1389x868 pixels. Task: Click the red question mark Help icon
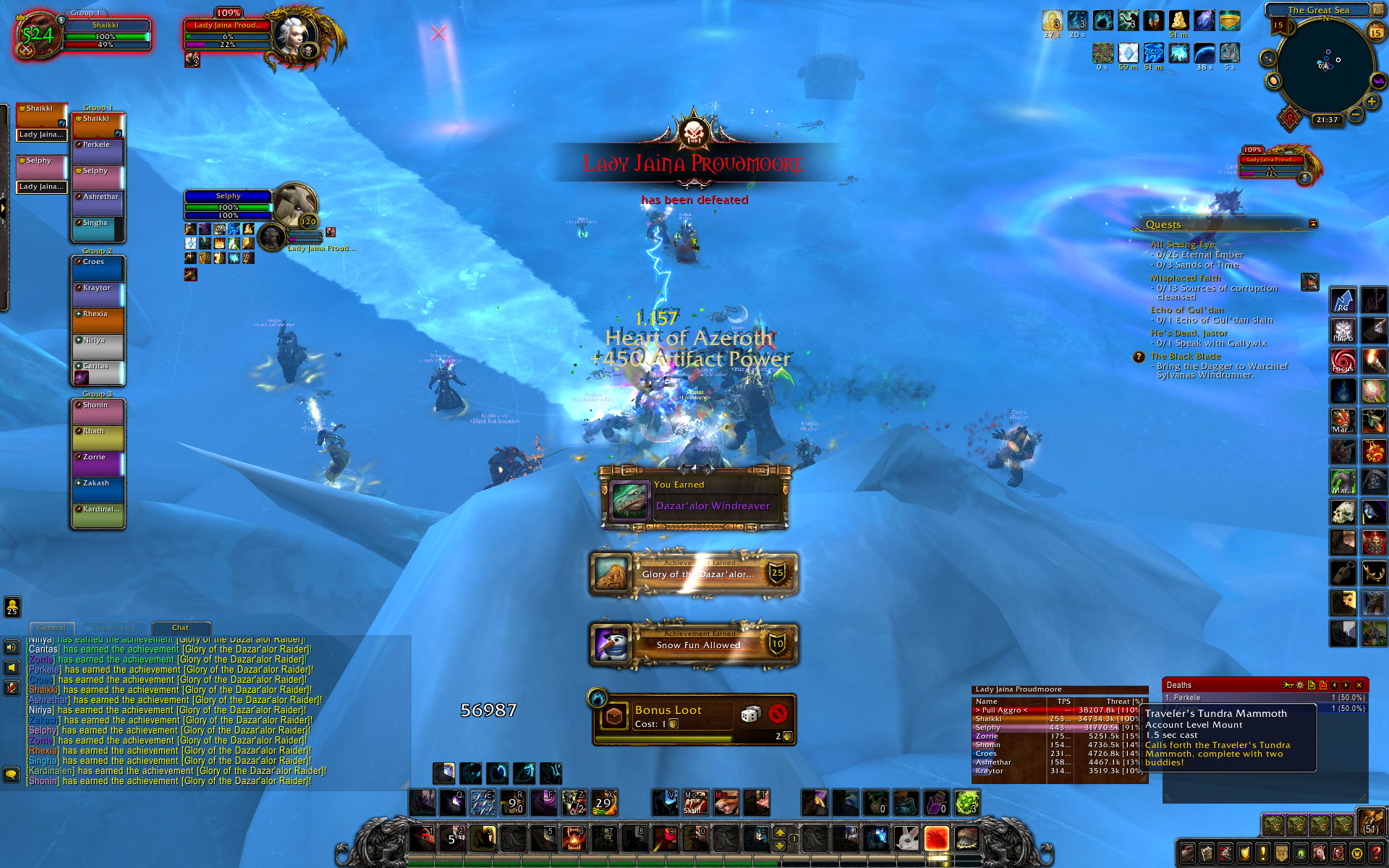(x=1376, y=854)
